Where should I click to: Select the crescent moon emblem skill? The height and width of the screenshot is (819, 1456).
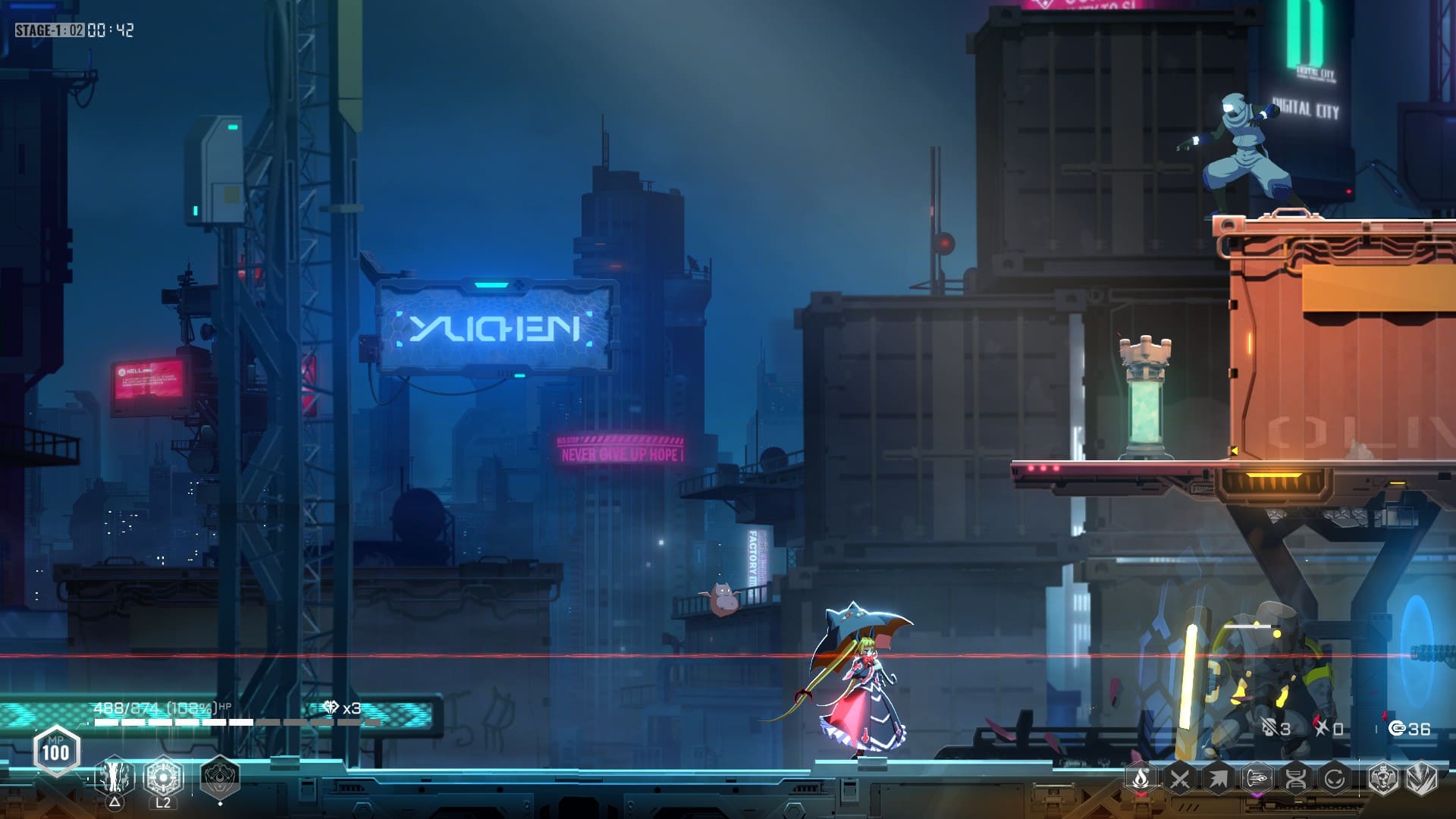coord(220,777)
